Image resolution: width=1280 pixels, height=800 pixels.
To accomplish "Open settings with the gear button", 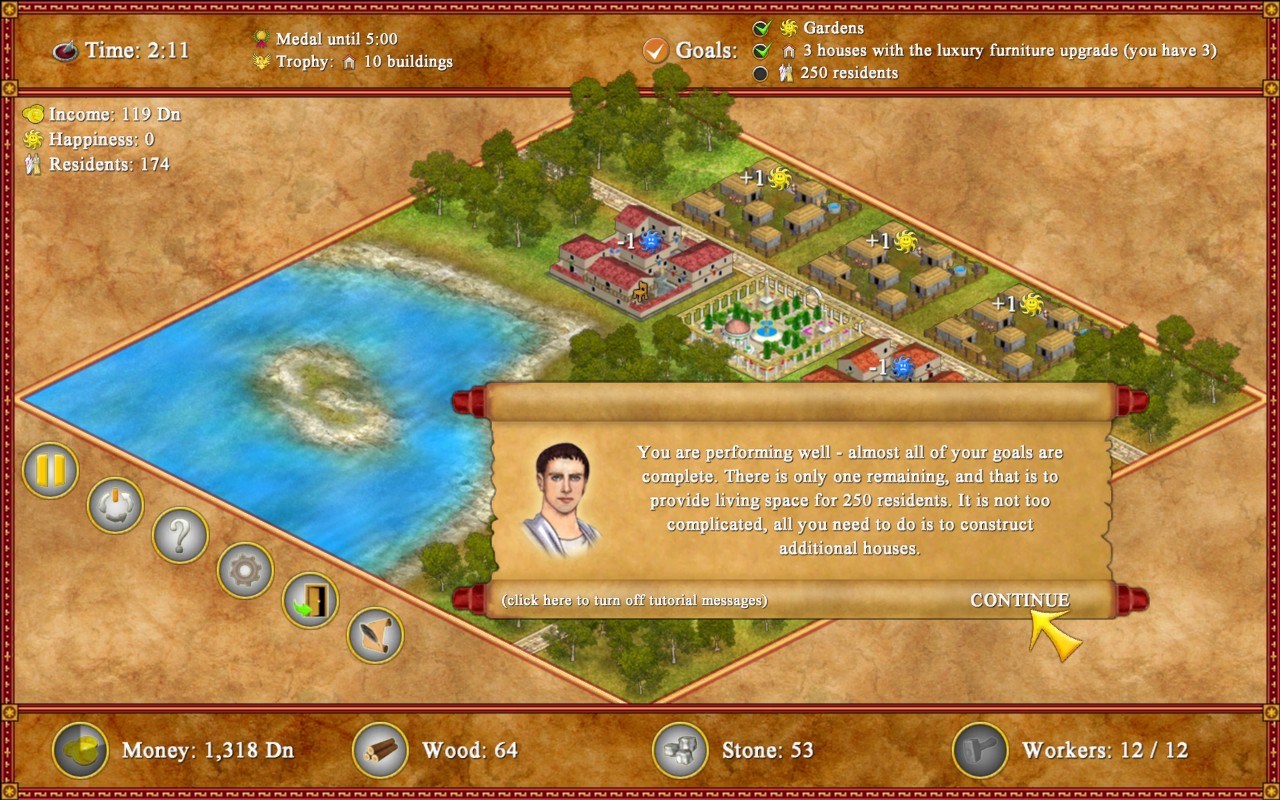I will tap(245, 570).
